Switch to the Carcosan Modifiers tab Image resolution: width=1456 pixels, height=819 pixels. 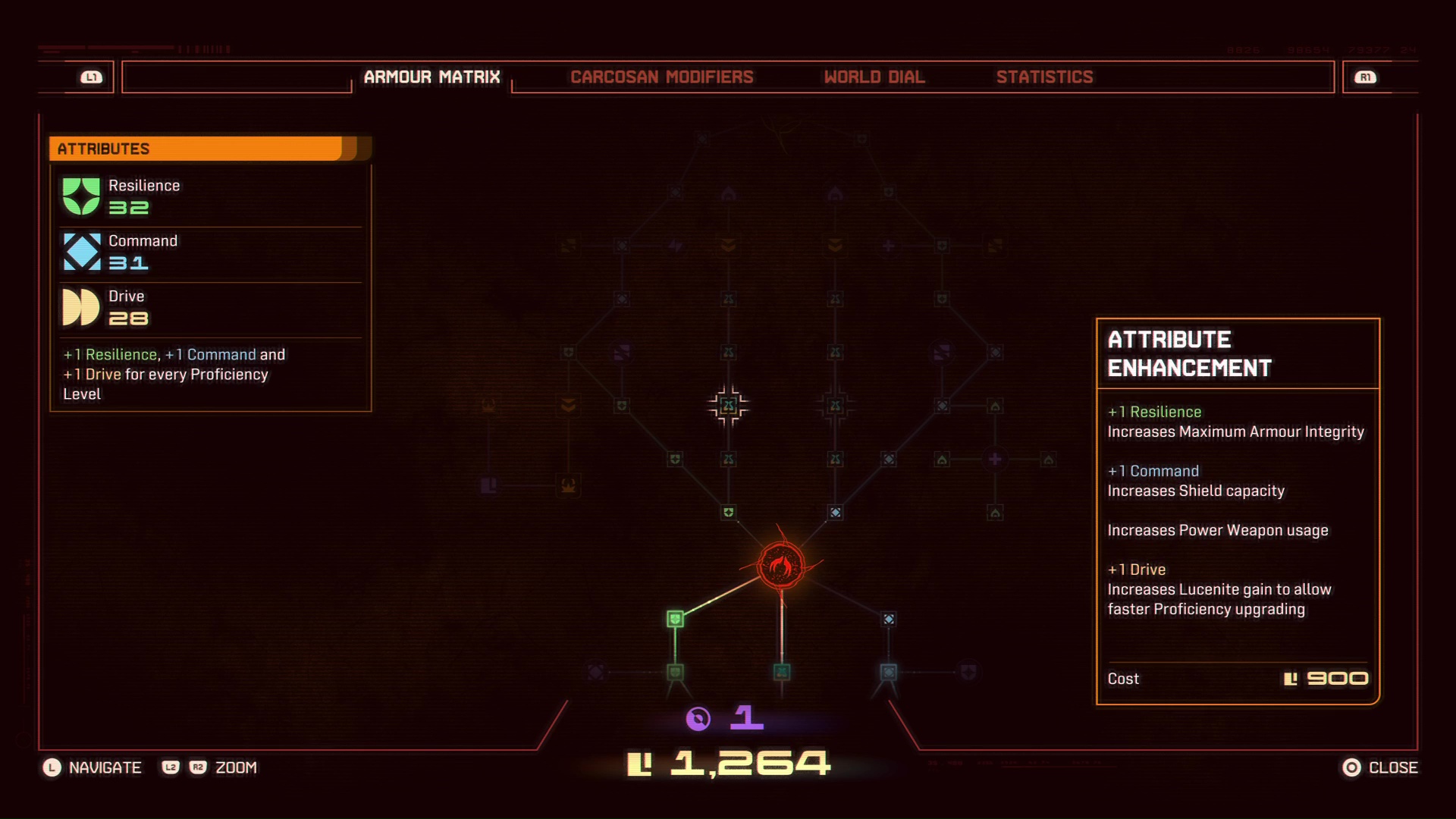pos(662,77)
